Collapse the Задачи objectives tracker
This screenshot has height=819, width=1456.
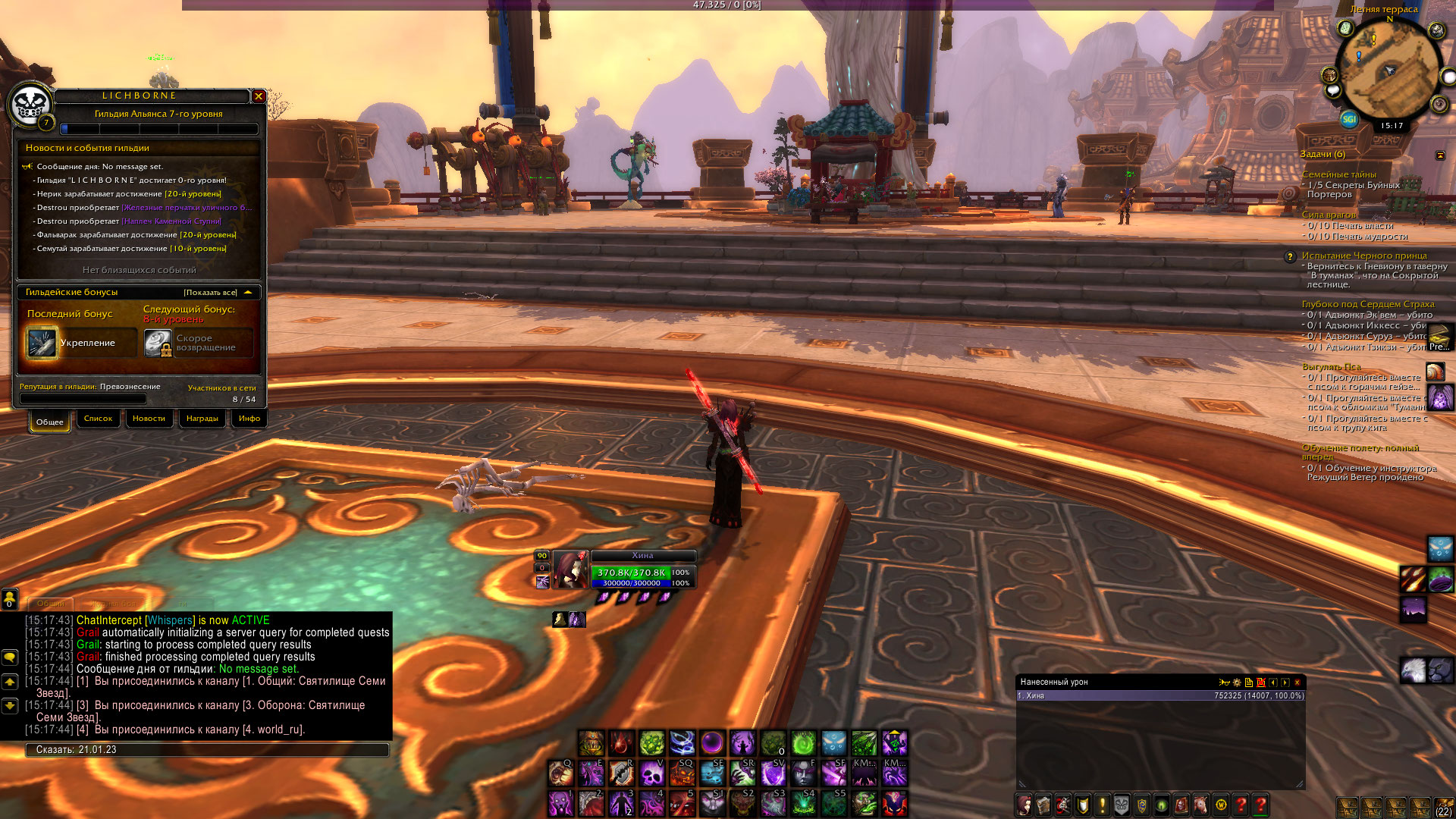(1440, 155)
